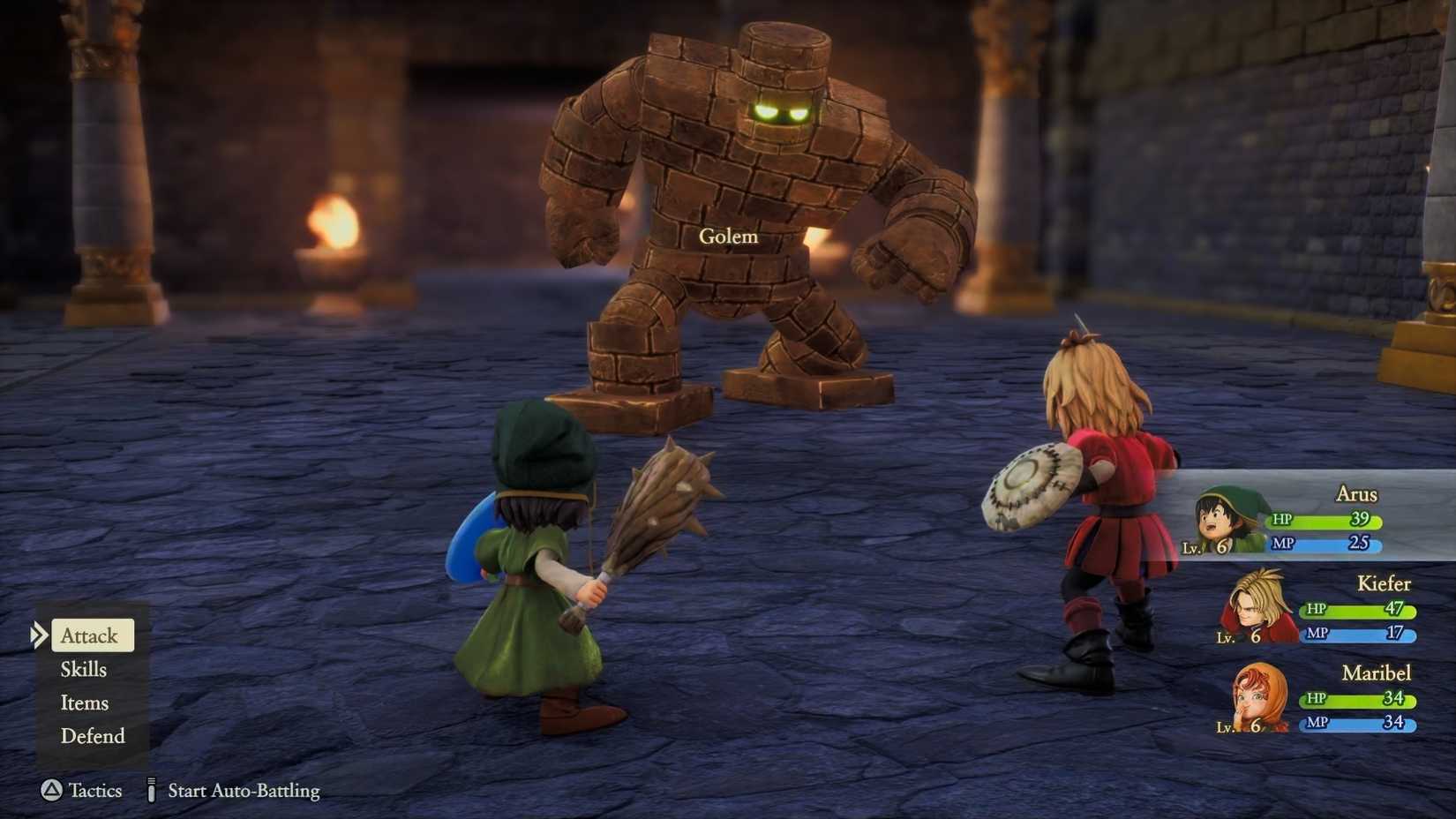The image size is (1456, 819).
Task: Open the Tactics options
Action: [x=94, y=791]
